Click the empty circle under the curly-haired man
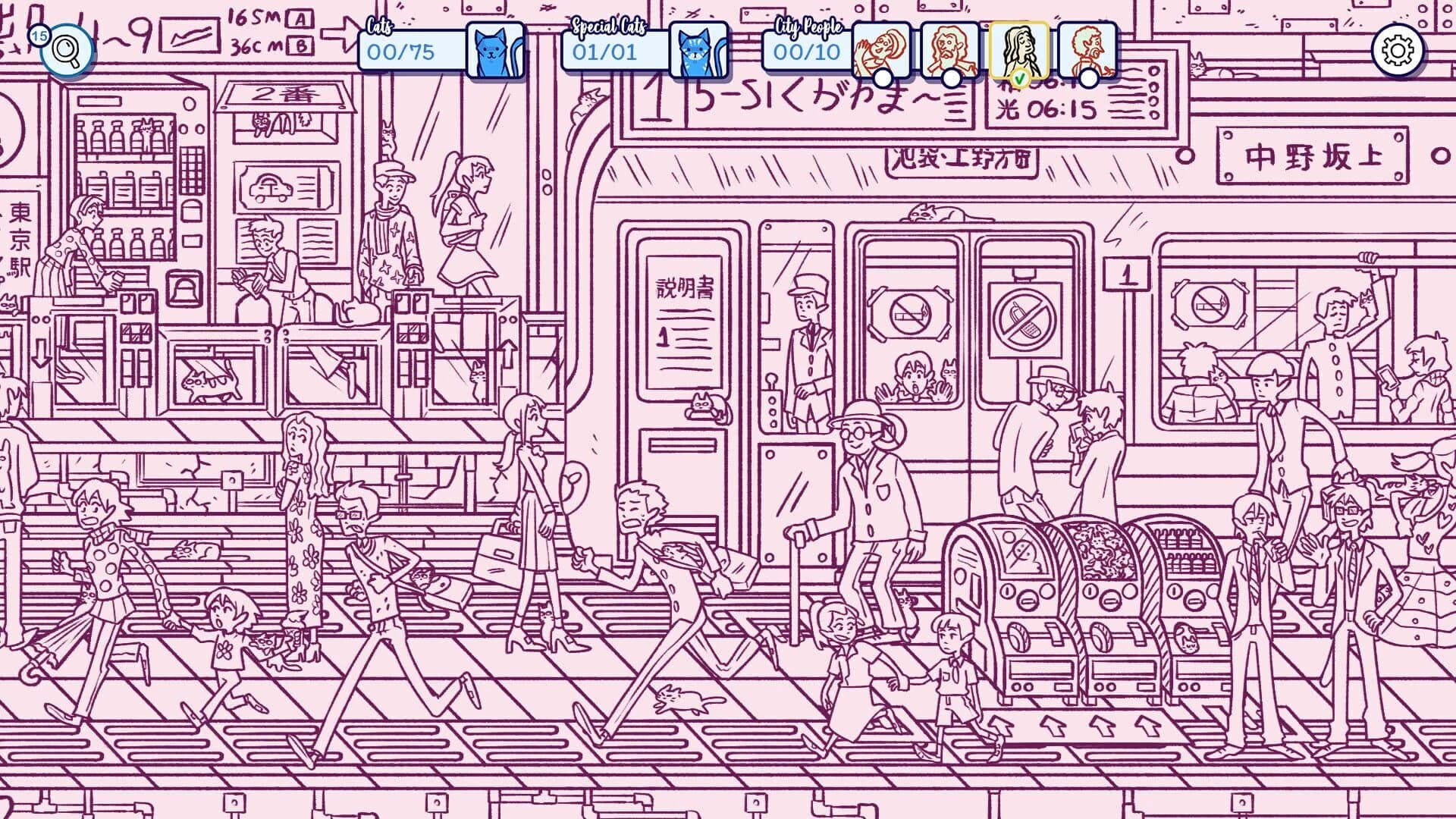The image size is (1456, 819). (x=1090, y=78)
